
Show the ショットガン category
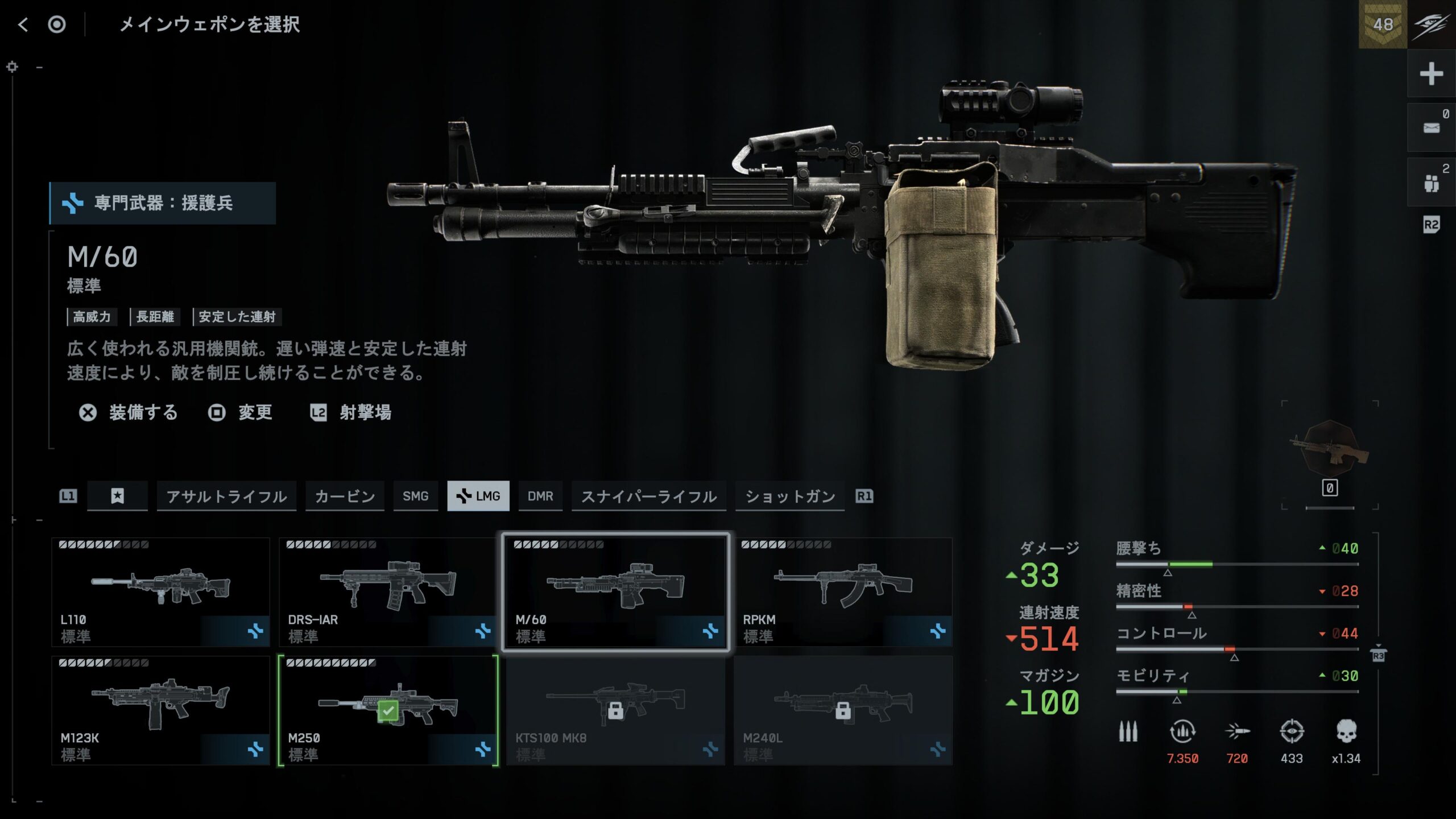789,497
